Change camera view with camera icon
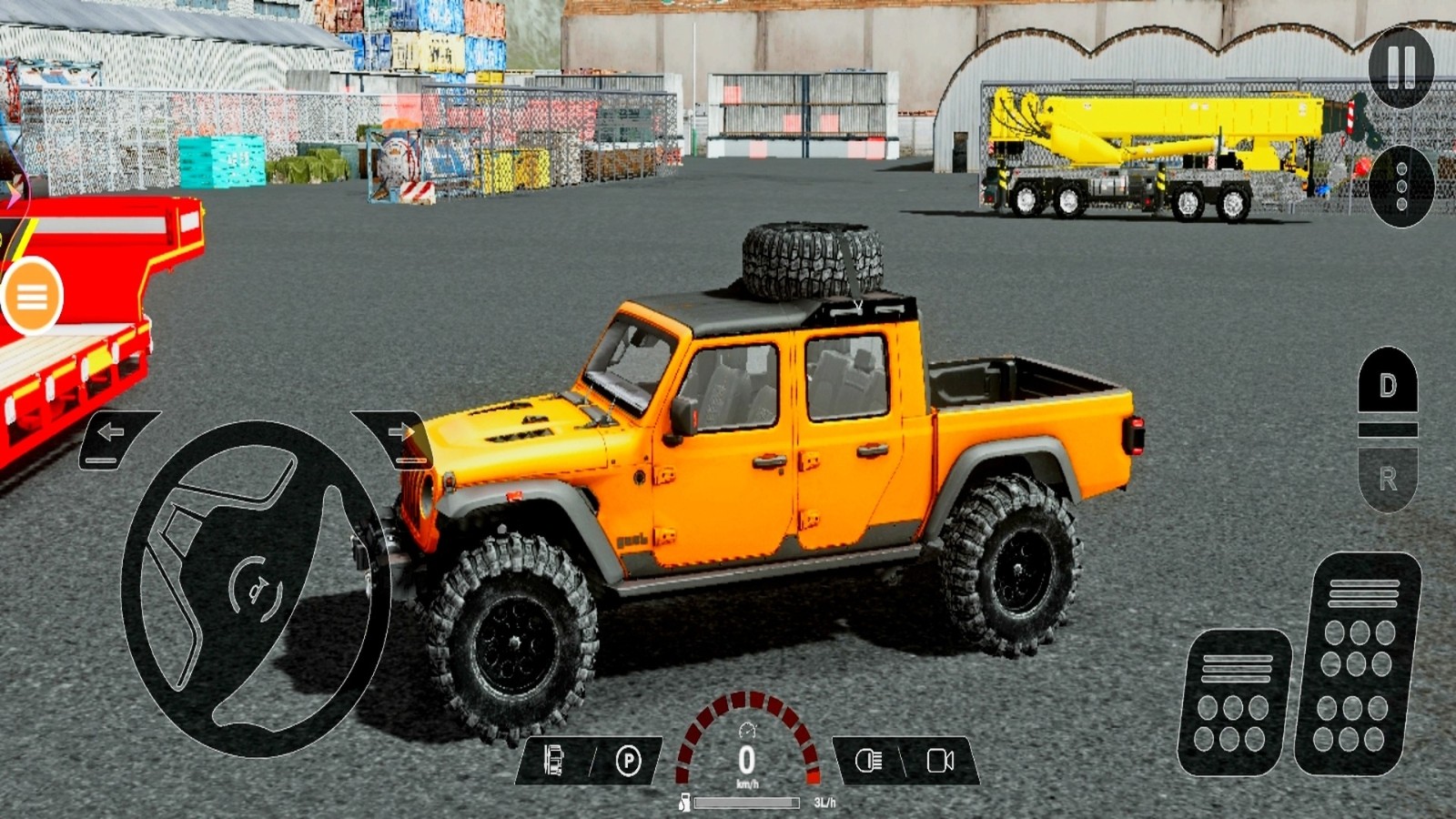Viewport: 1456px width, 819px height. pos(940,761)
